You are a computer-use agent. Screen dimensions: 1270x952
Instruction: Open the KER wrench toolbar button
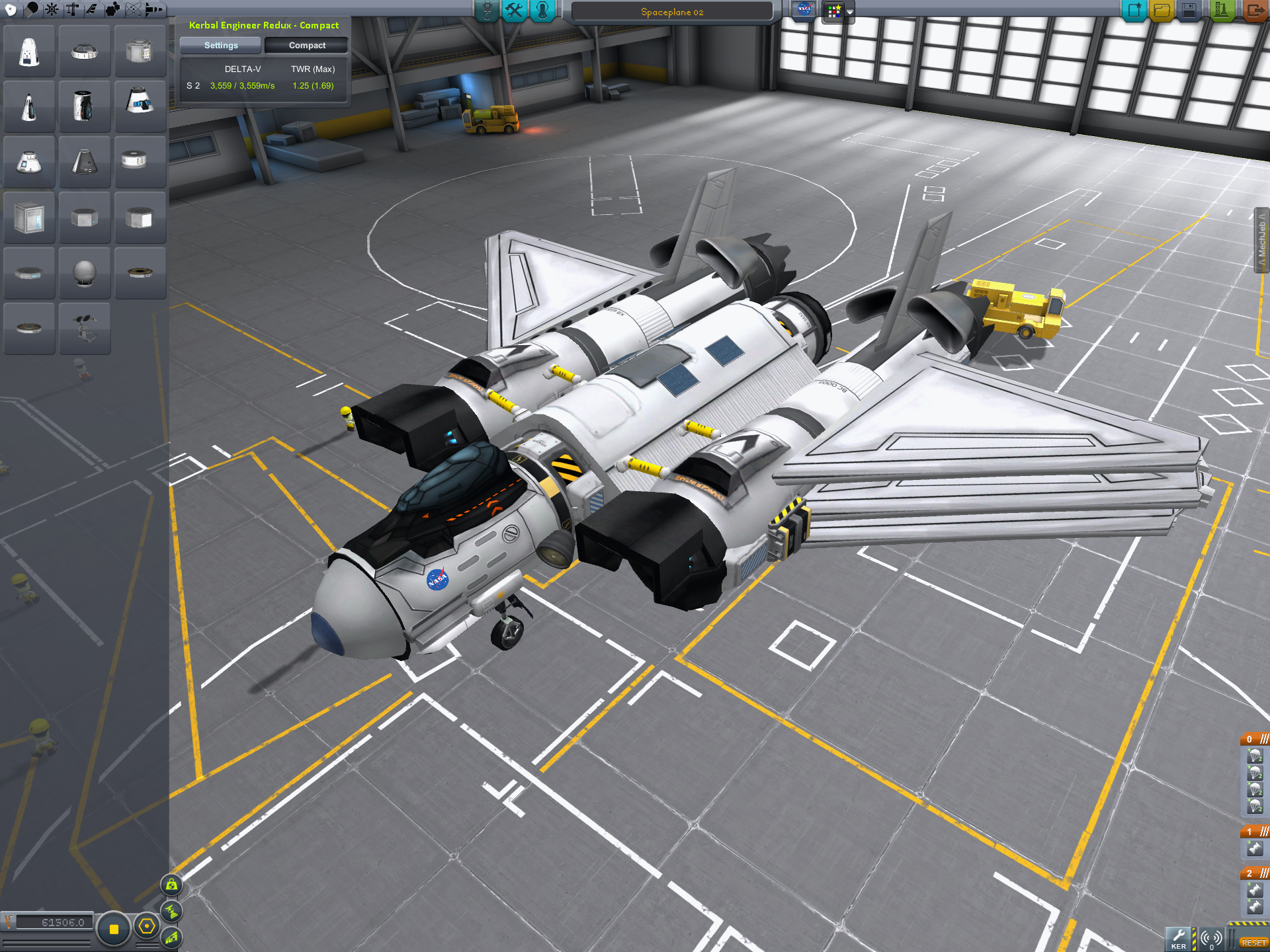(x=1179, y=938)
